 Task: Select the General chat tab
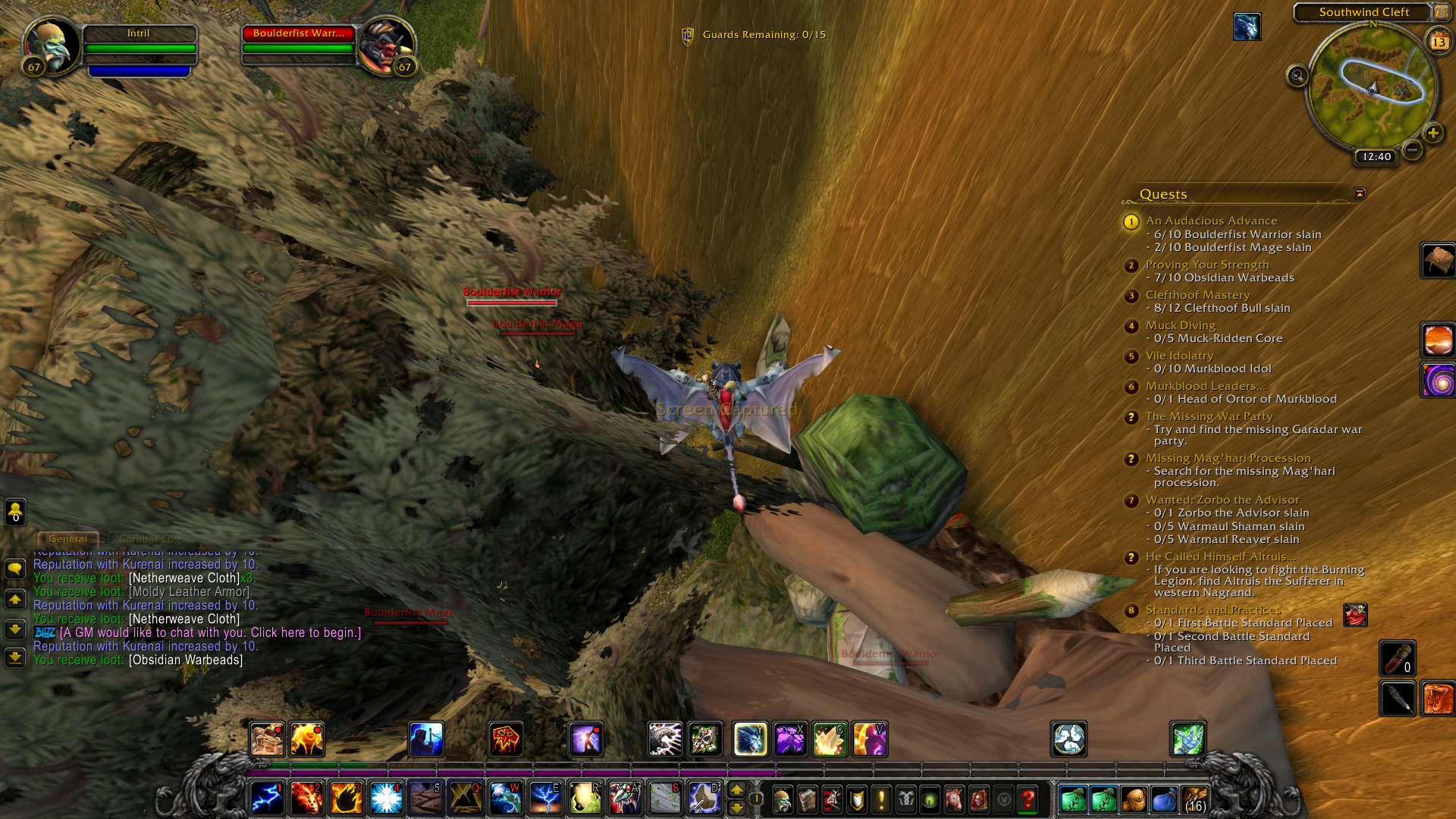coord(68,539)
